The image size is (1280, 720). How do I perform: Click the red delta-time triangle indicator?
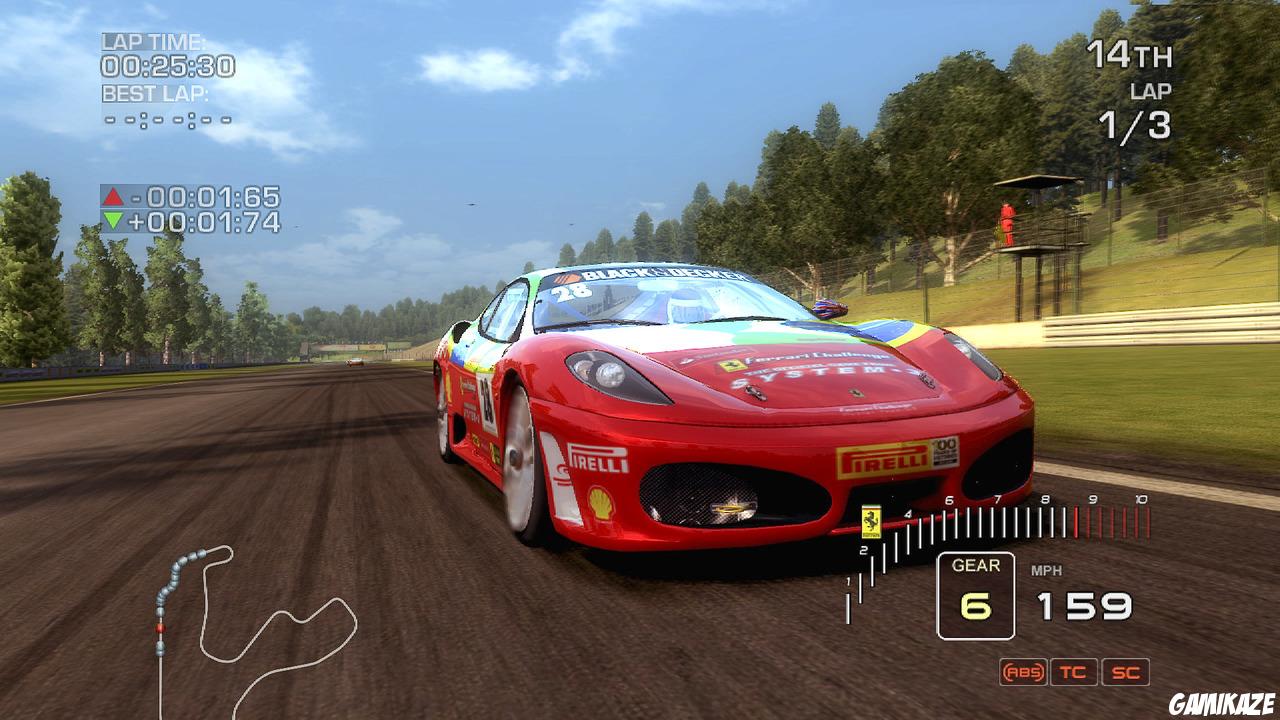pos(112,197)
